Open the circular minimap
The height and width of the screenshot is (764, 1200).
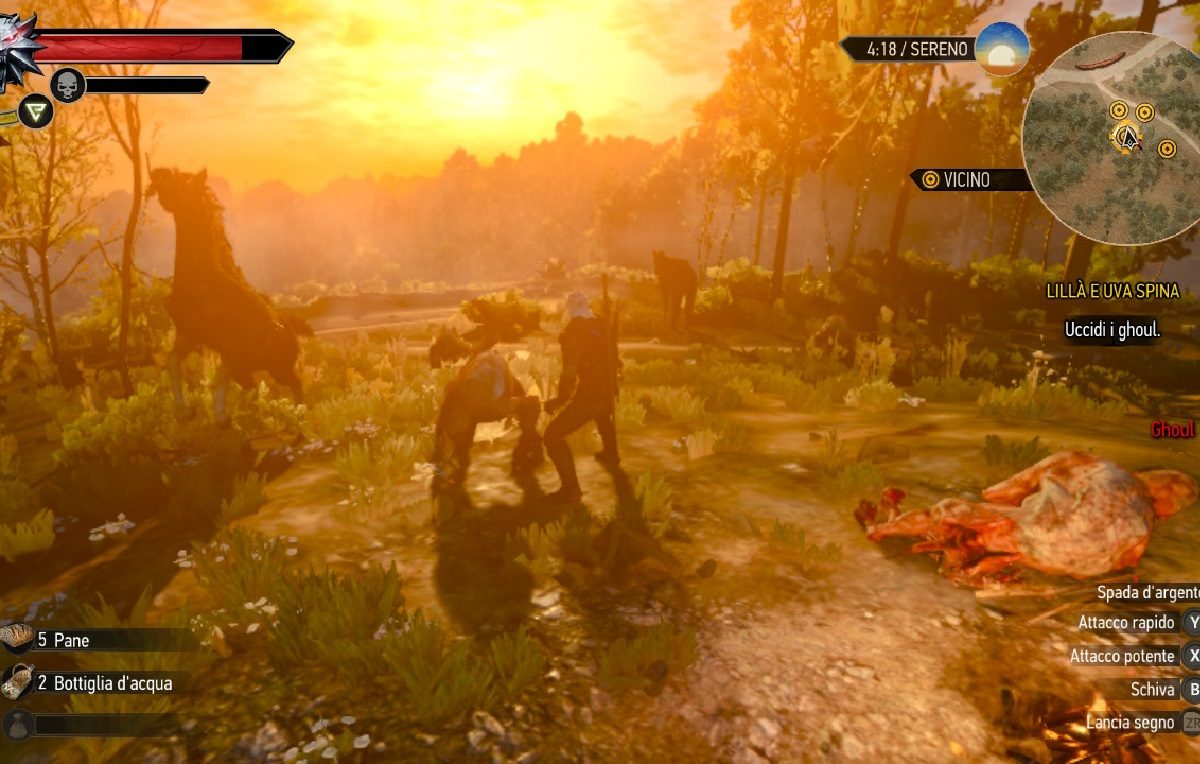tap(1112, 138)
